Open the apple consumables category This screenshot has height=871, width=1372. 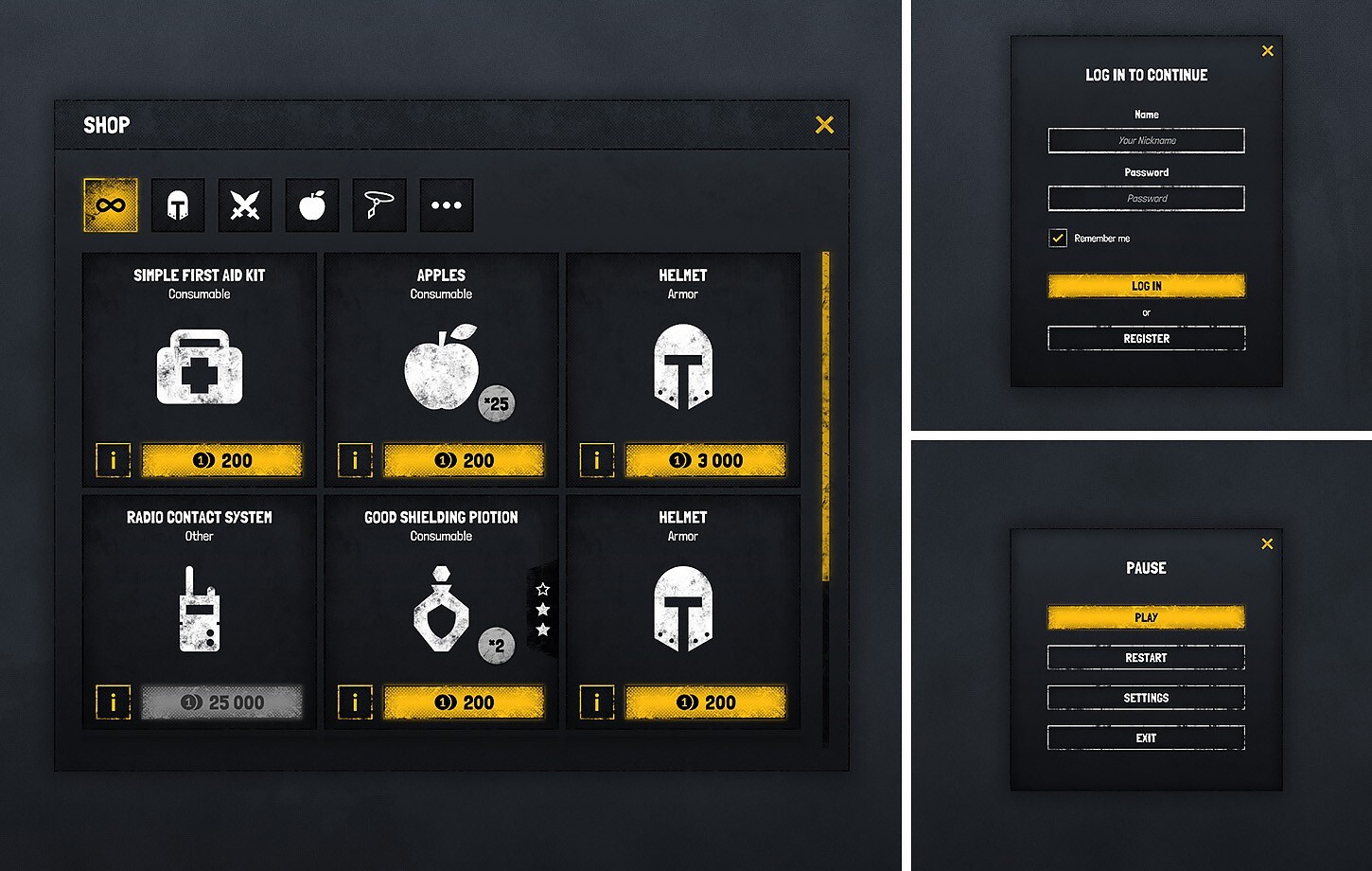click(x=312, y=204)
